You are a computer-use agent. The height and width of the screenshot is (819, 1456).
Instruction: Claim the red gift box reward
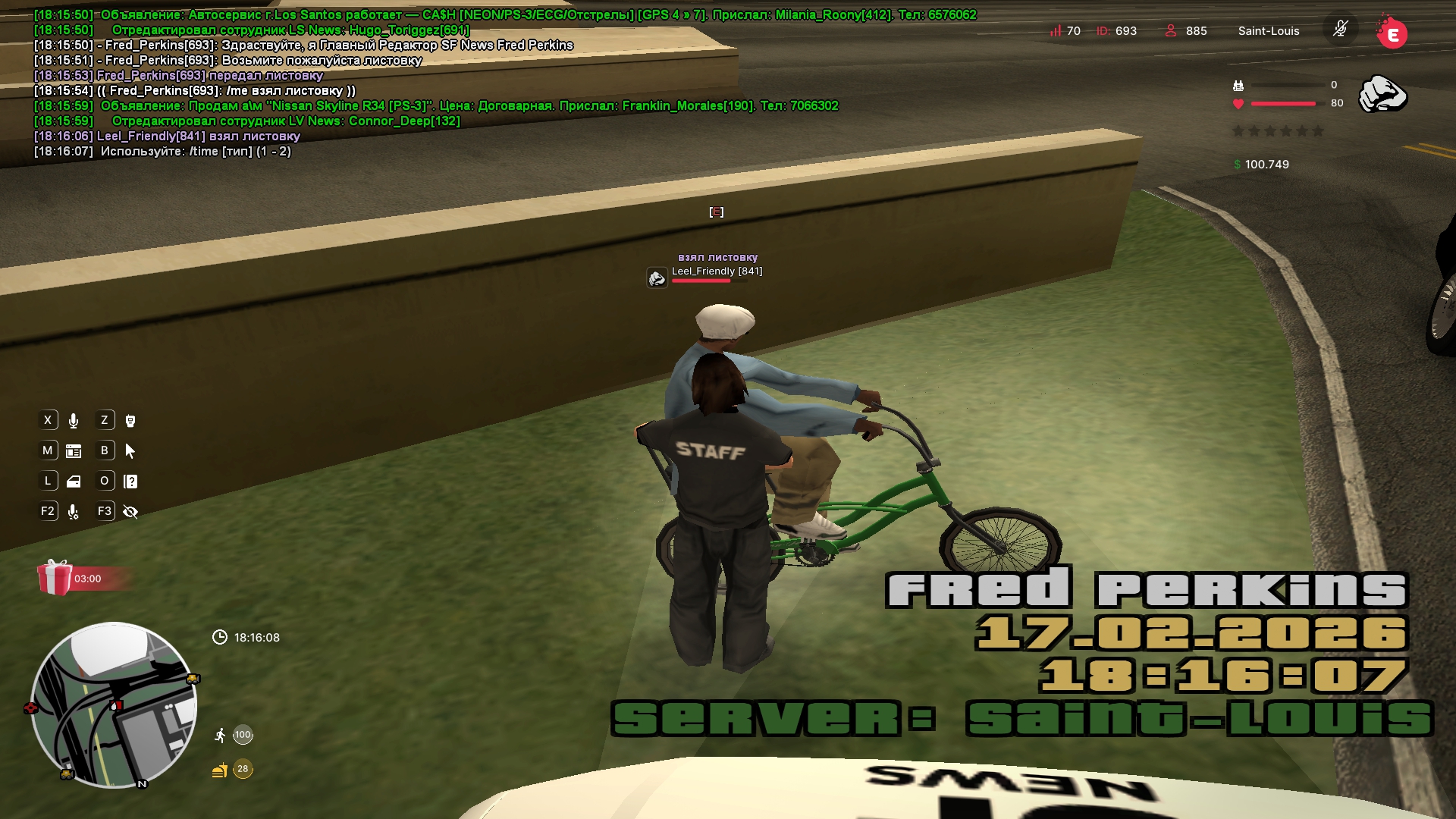click(55, 578)
